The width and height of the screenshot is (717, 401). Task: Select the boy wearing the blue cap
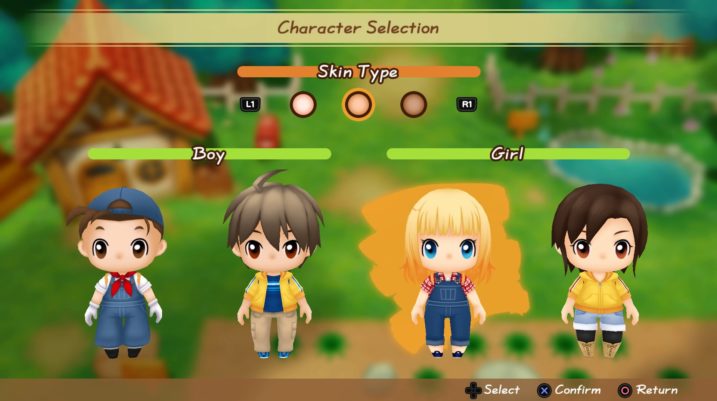tap(122, 270)
